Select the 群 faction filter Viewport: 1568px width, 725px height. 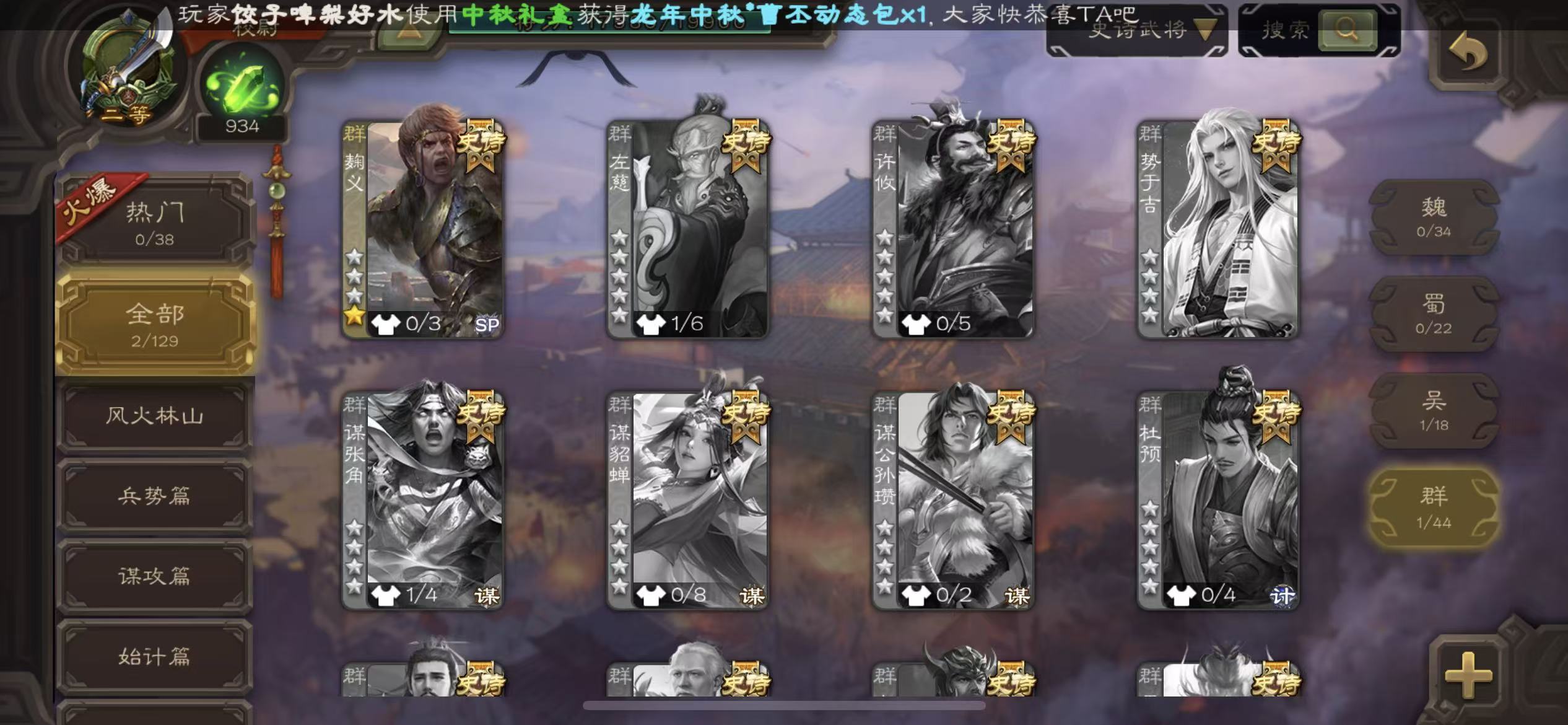(x=1434, y=508)
